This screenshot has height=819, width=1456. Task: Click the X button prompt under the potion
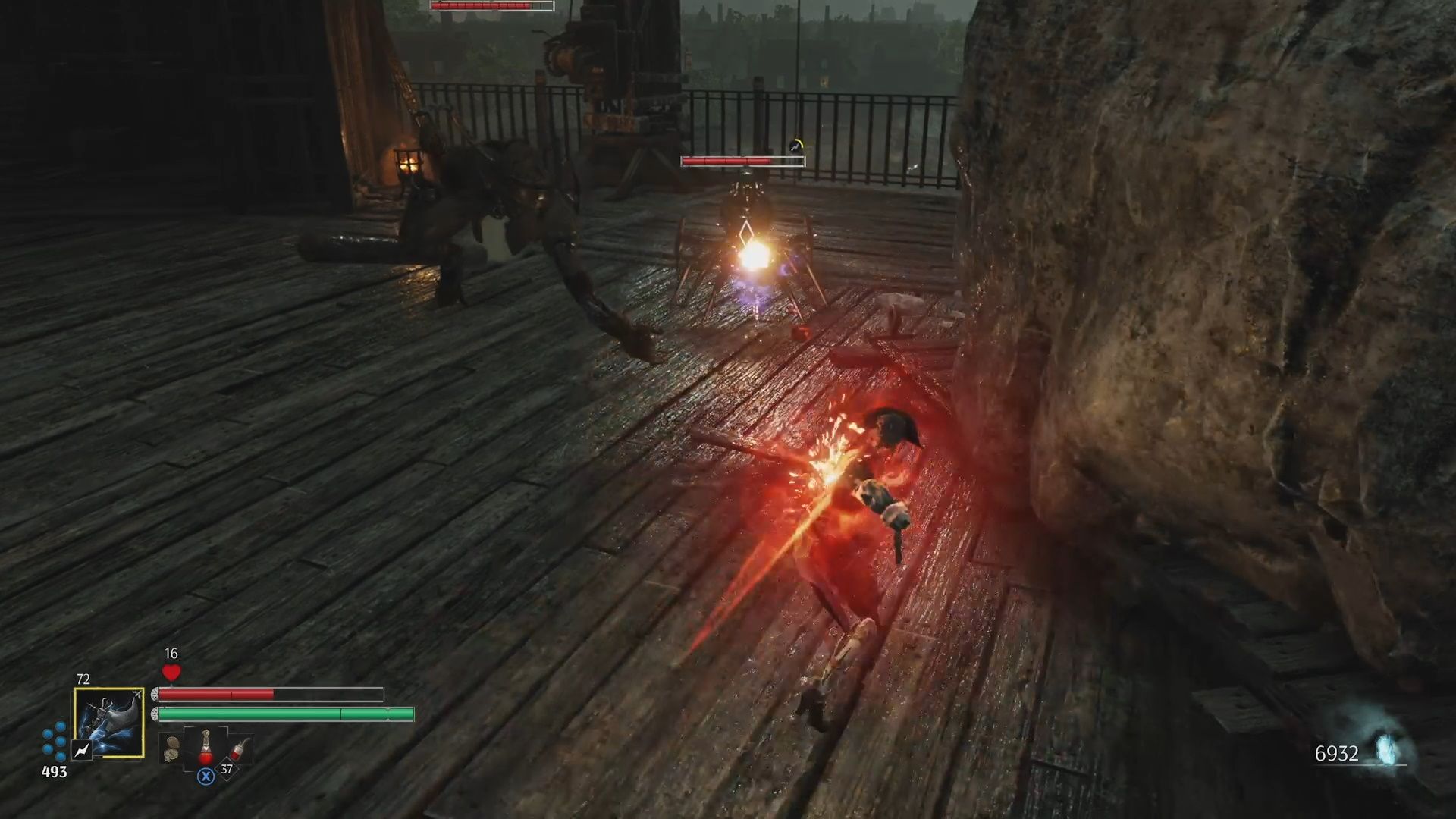[205, 775]
